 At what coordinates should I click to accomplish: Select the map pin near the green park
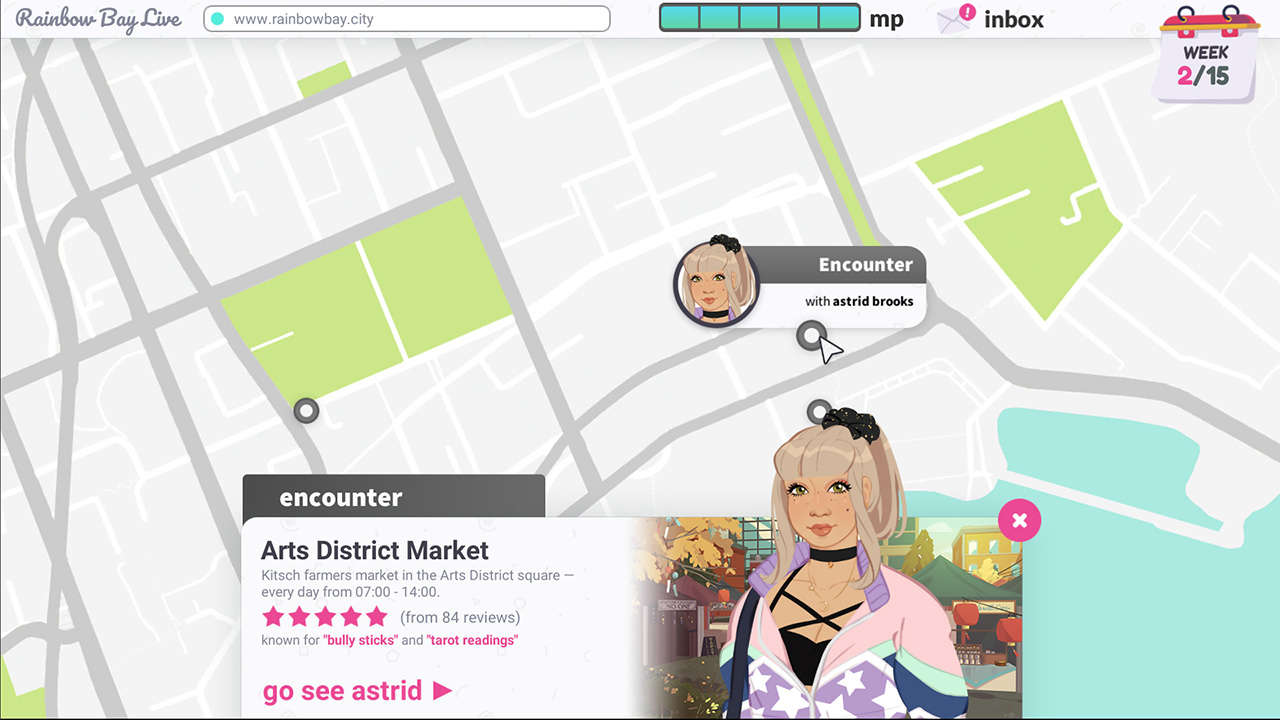(x=306, y=411)
